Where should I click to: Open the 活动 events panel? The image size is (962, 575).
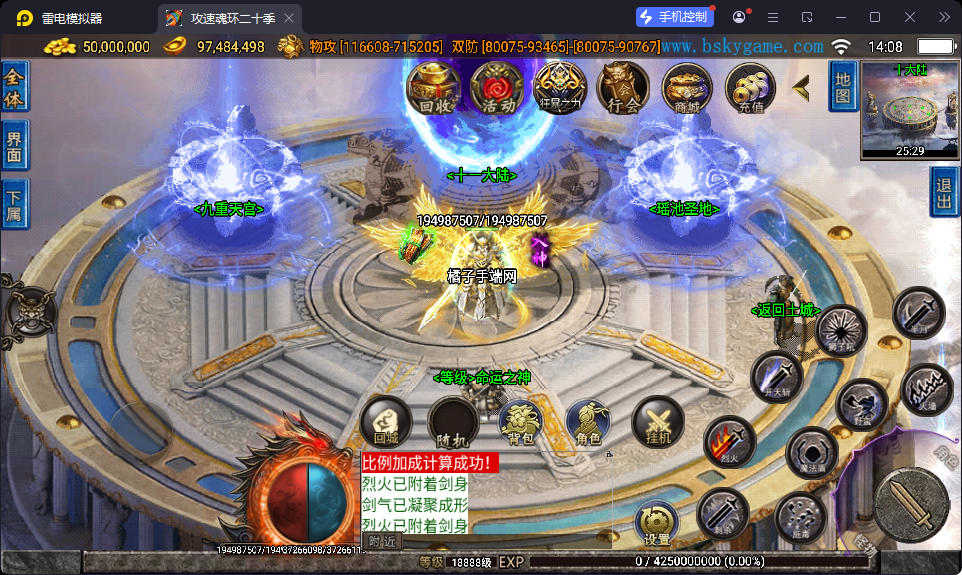coord(496,88)
